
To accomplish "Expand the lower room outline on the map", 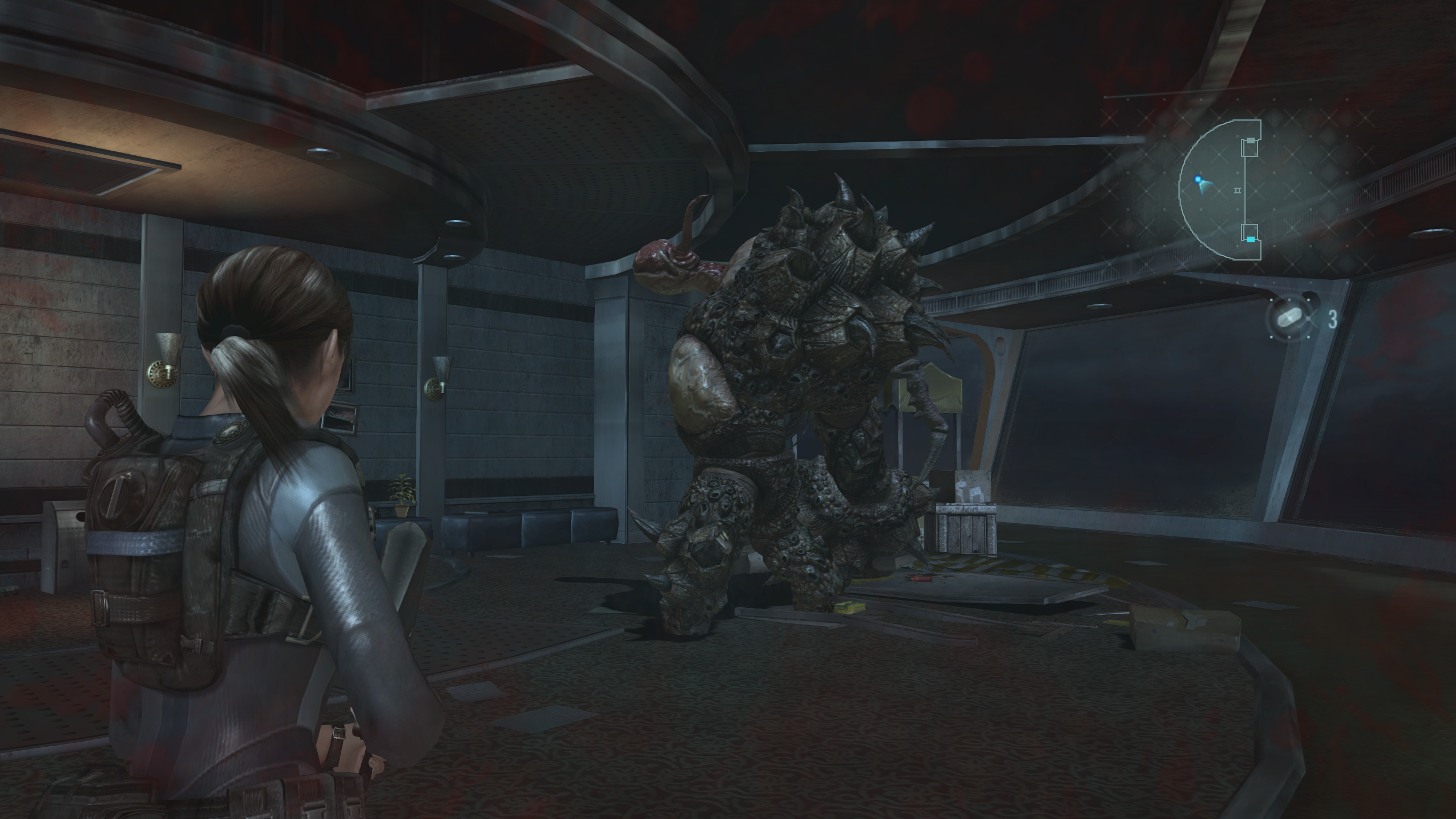I will 1251,231.
